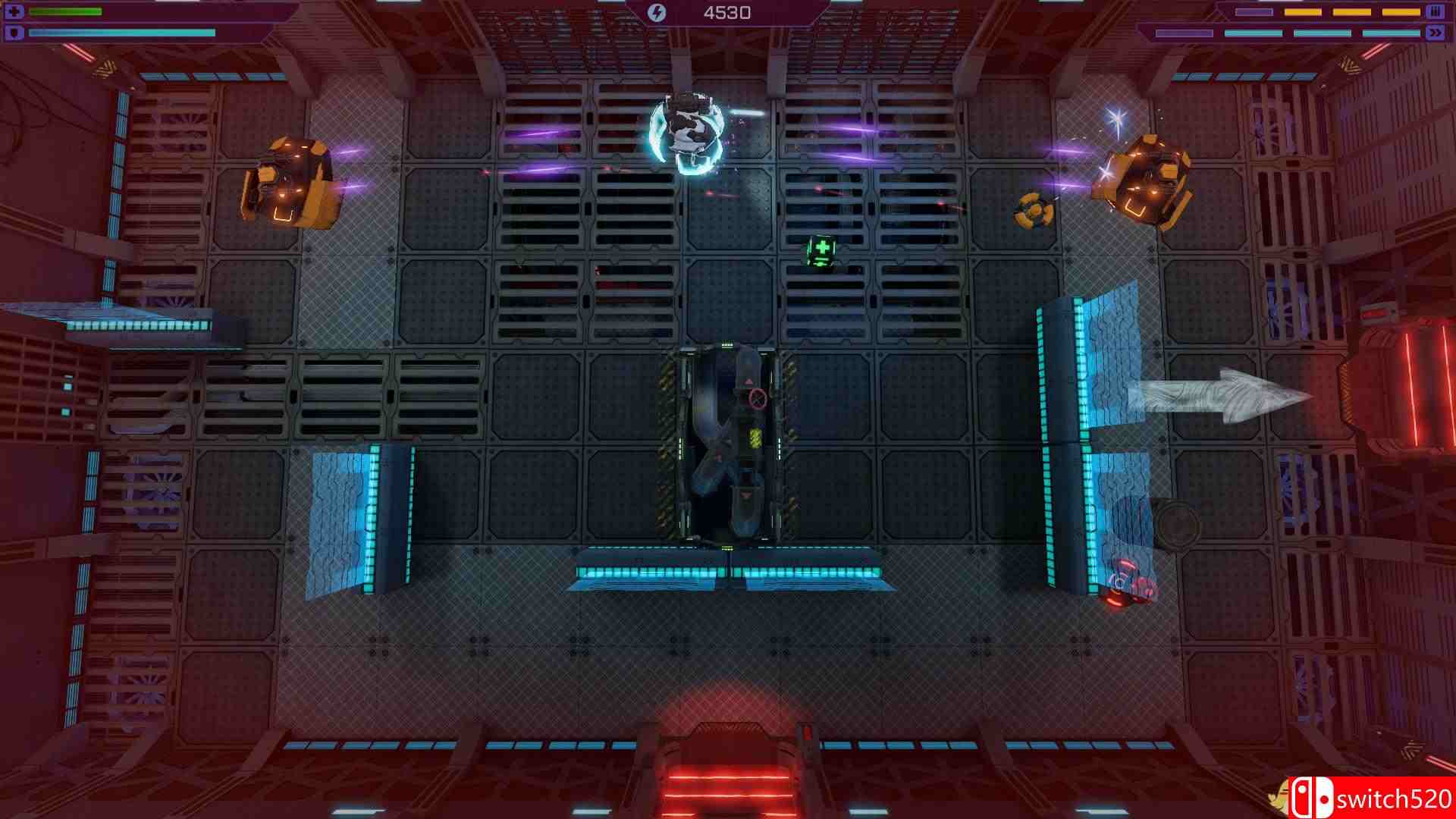1456x819 pixels.
Task: Click the last cyan energy segment
Action: coord(1392,33)
